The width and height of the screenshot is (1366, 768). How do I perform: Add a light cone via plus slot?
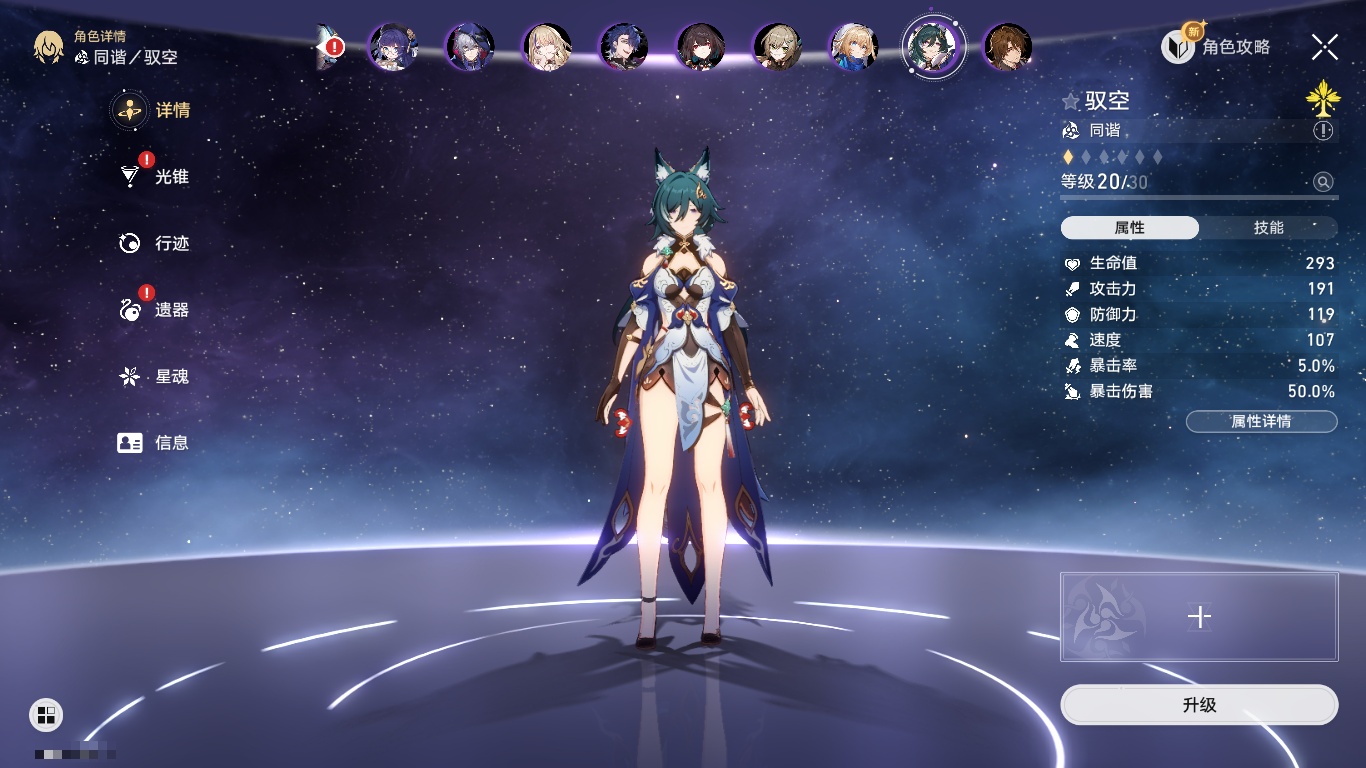1199,617
